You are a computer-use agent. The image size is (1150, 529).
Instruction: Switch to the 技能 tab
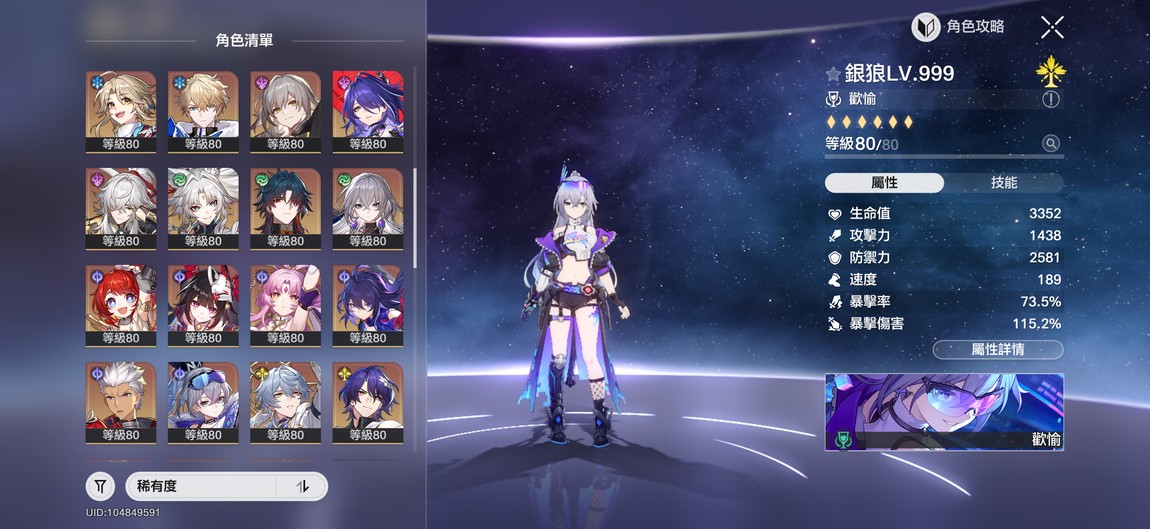click(x=1003, y=183)
